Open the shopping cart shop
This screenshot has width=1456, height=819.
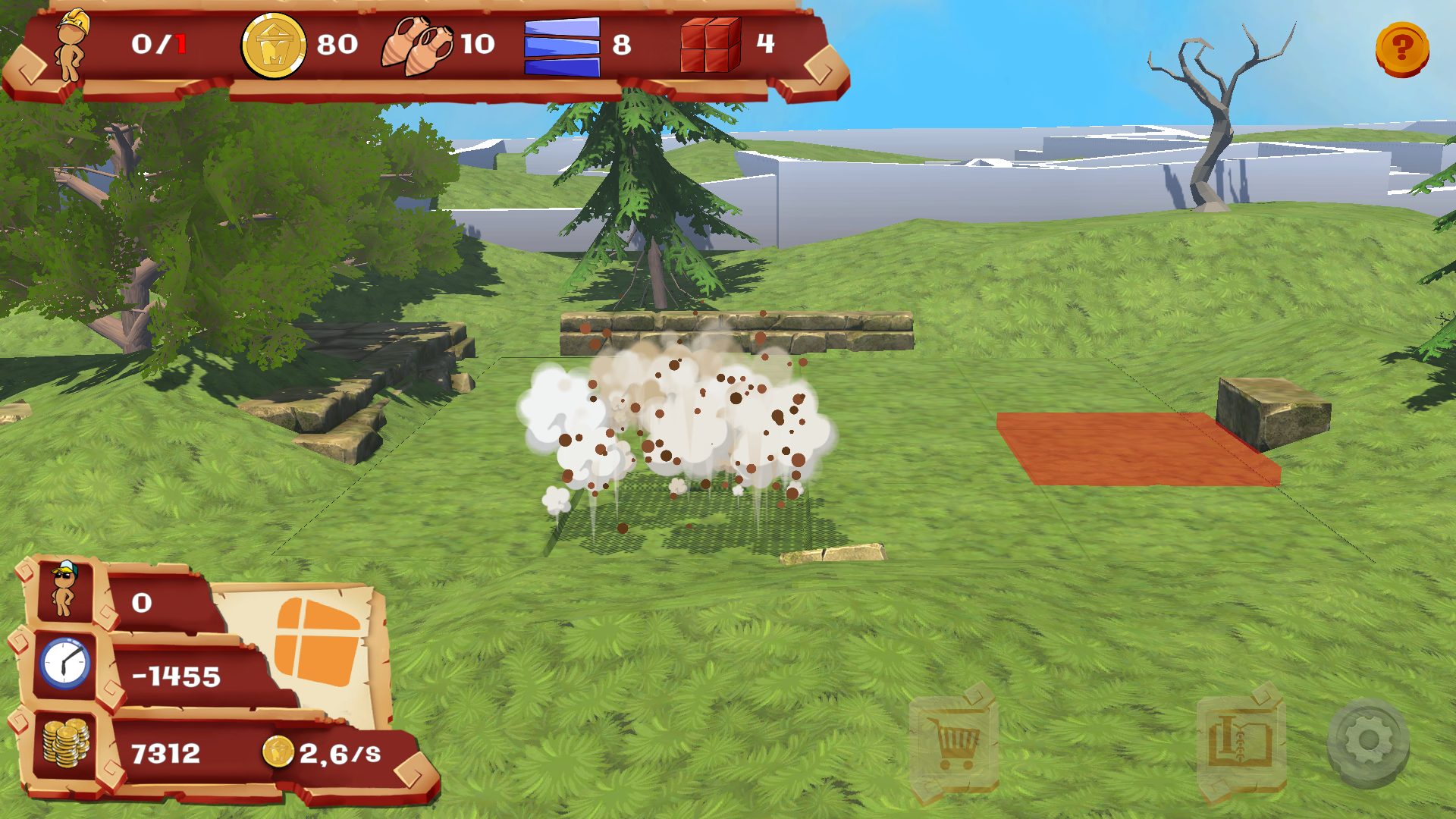coord(953,741)
